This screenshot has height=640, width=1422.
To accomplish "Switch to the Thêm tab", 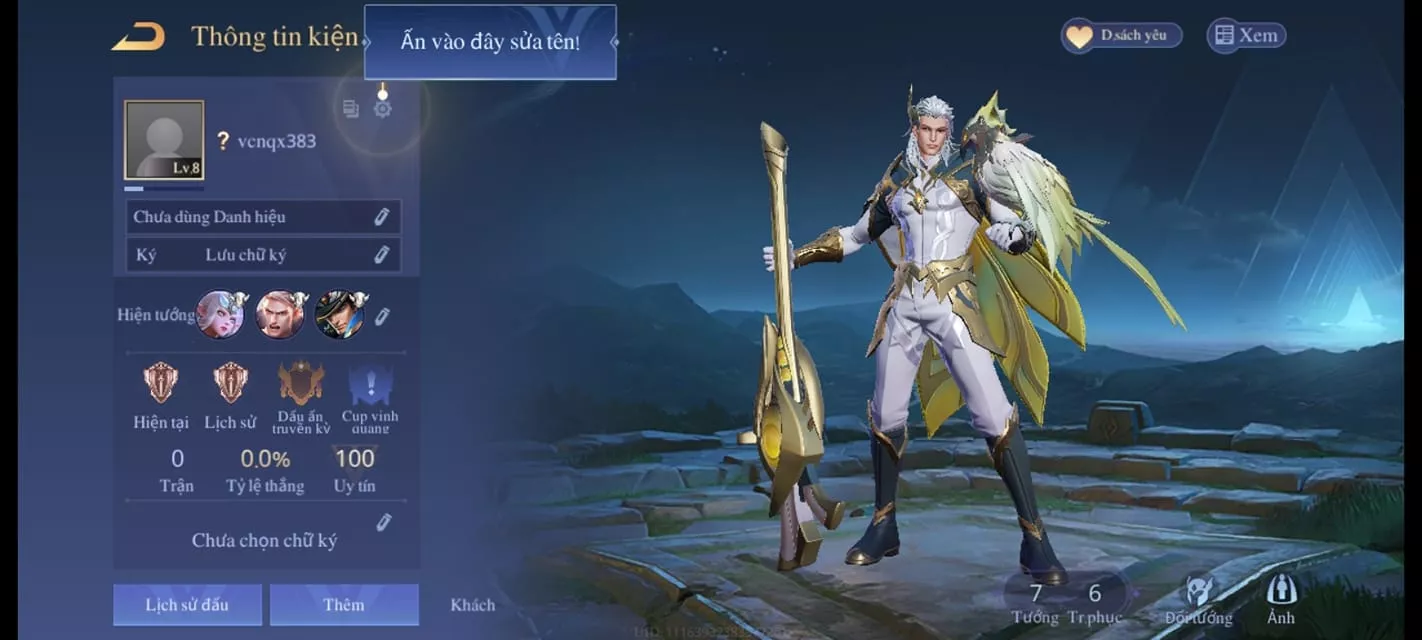I will 344,605.
